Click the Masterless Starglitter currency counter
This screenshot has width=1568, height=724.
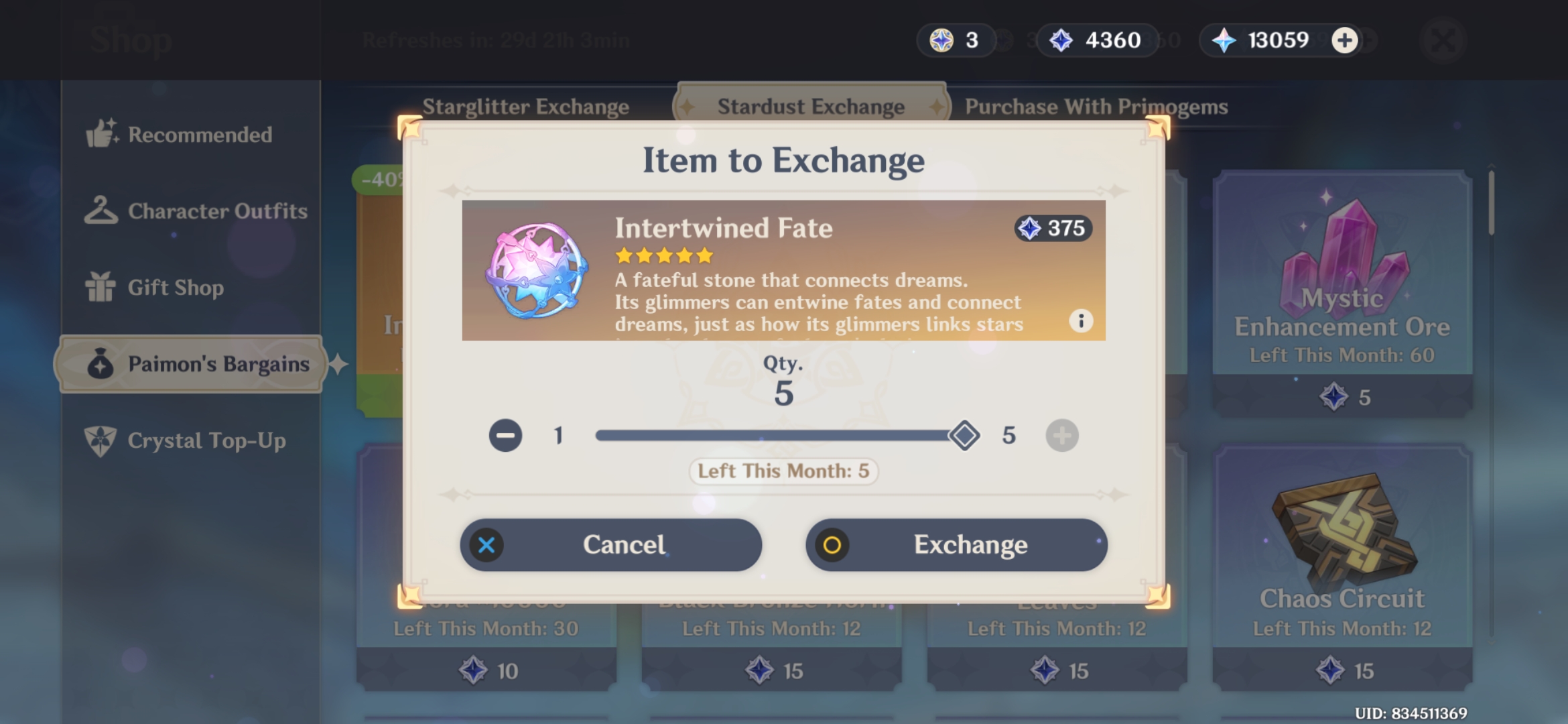[955, 40]
